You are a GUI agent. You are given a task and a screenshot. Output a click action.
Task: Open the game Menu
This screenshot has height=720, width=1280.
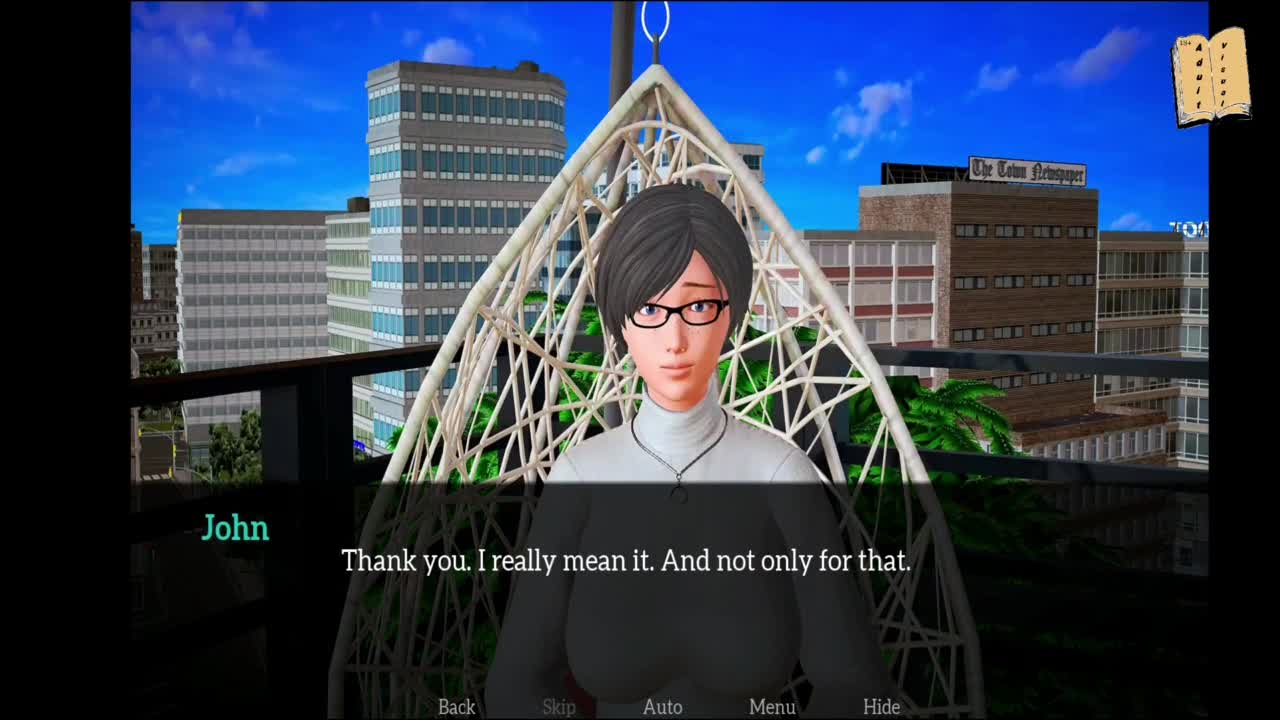click(772, 707)
